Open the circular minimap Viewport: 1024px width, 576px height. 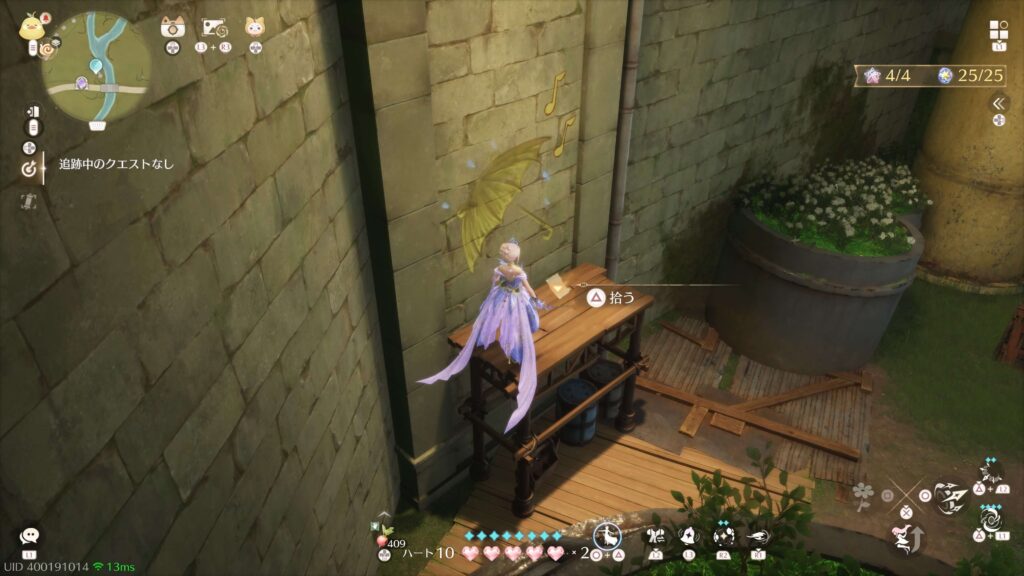[x=97, y=67]
